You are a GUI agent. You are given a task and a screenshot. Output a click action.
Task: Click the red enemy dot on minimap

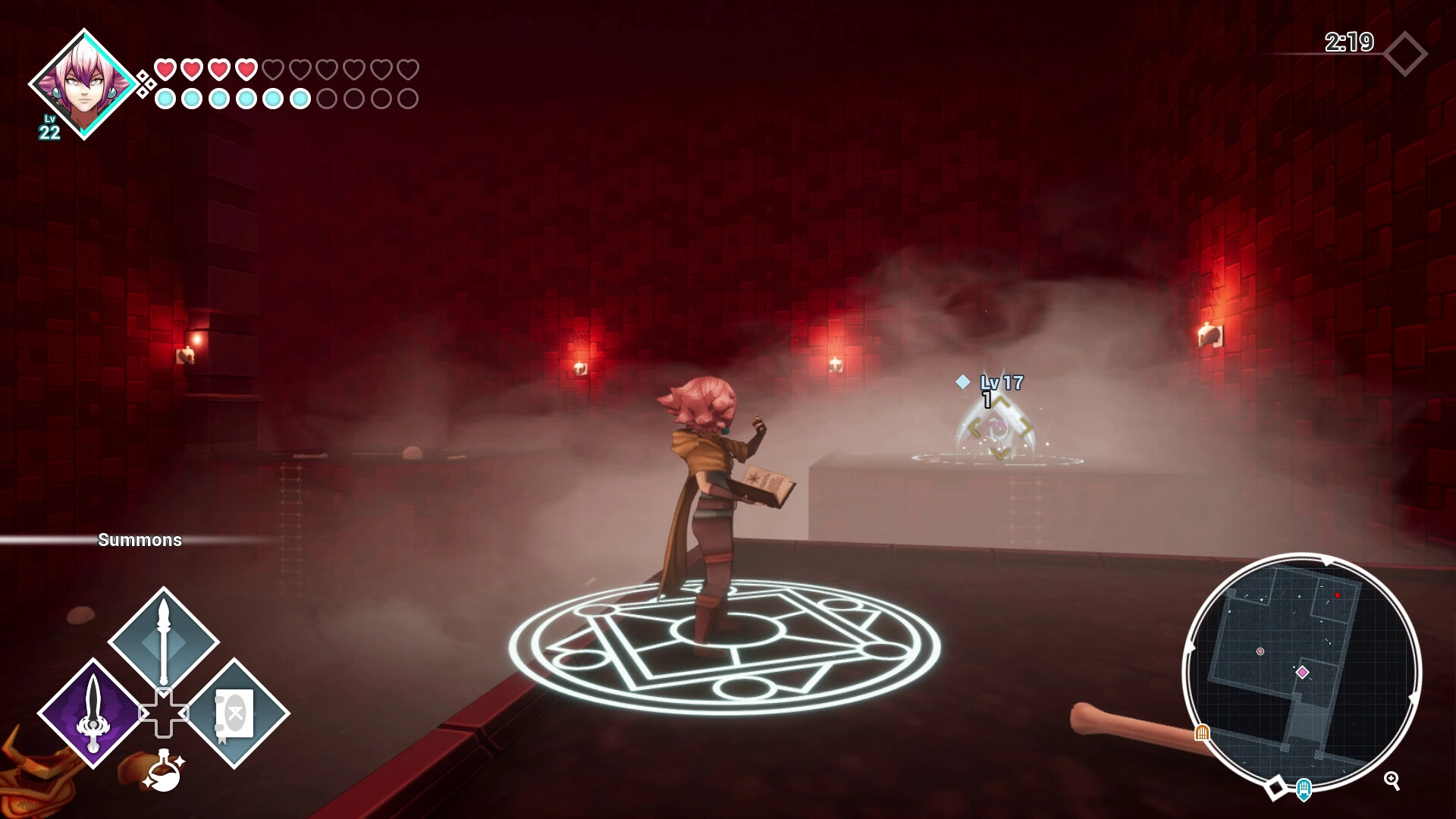tap(1338, 595)
